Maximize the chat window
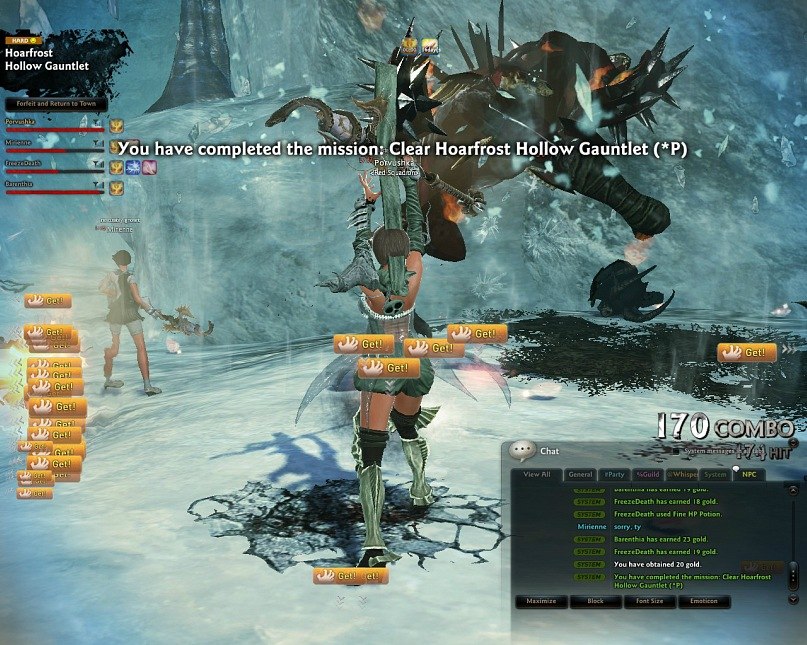The height and width of the screenshot is (645, 807). [x=543, y=601]
